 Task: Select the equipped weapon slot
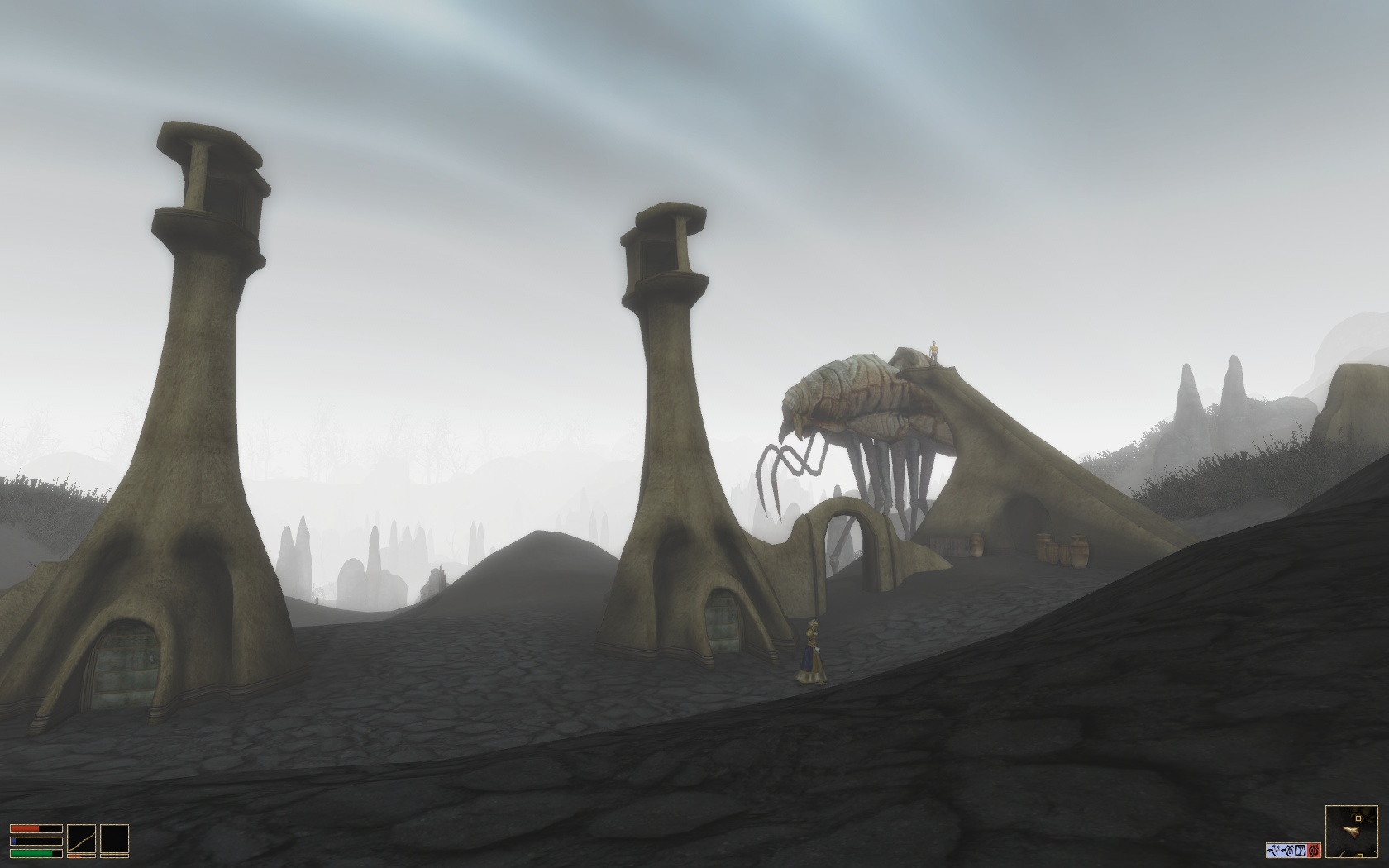[81, 840]
